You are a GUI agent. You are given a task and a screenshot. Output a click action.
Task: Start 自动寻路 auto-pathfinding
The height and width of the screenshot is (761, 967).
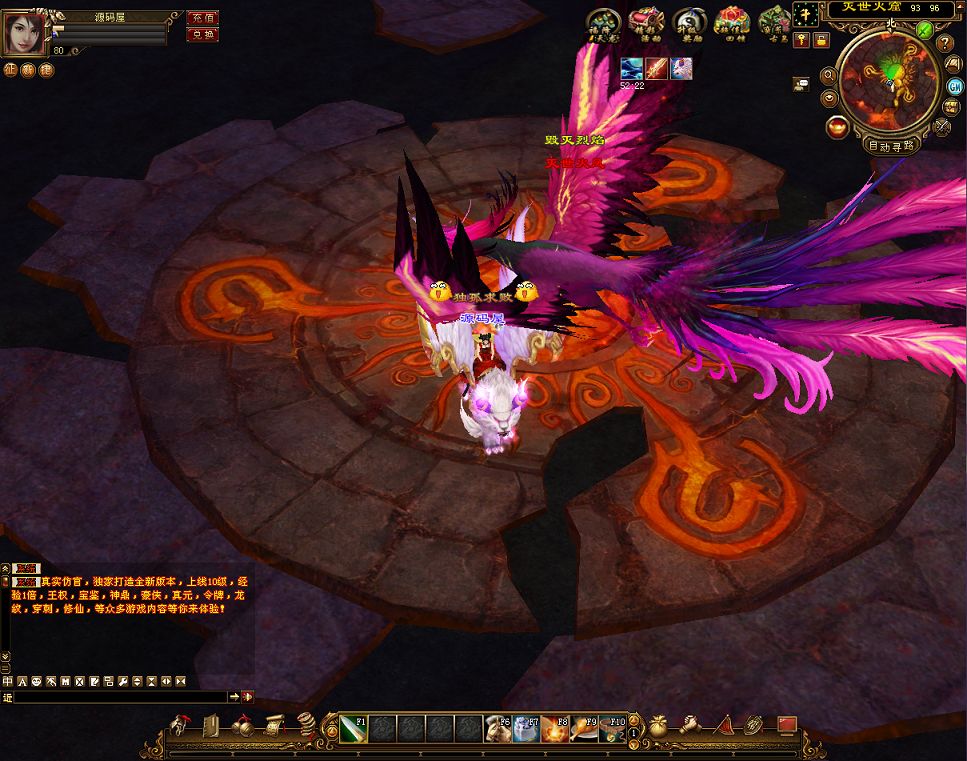(x=893, y=144)
